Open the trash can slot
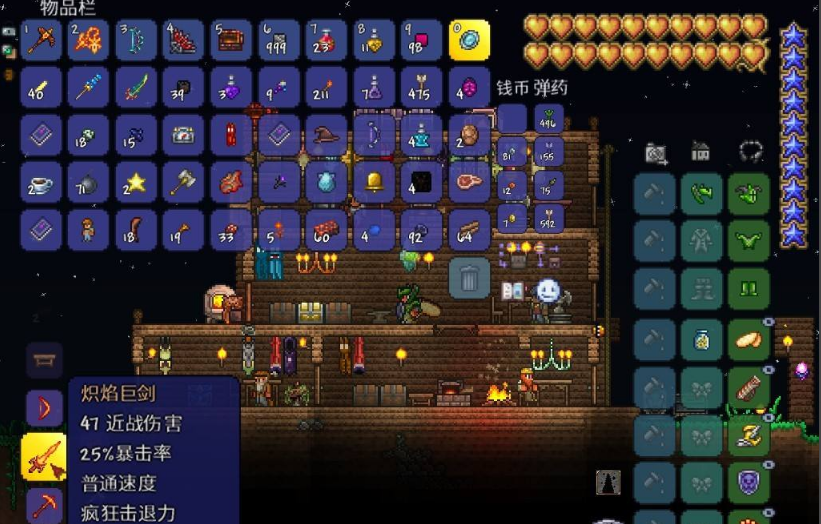821x524 pixels. (469, 277)
